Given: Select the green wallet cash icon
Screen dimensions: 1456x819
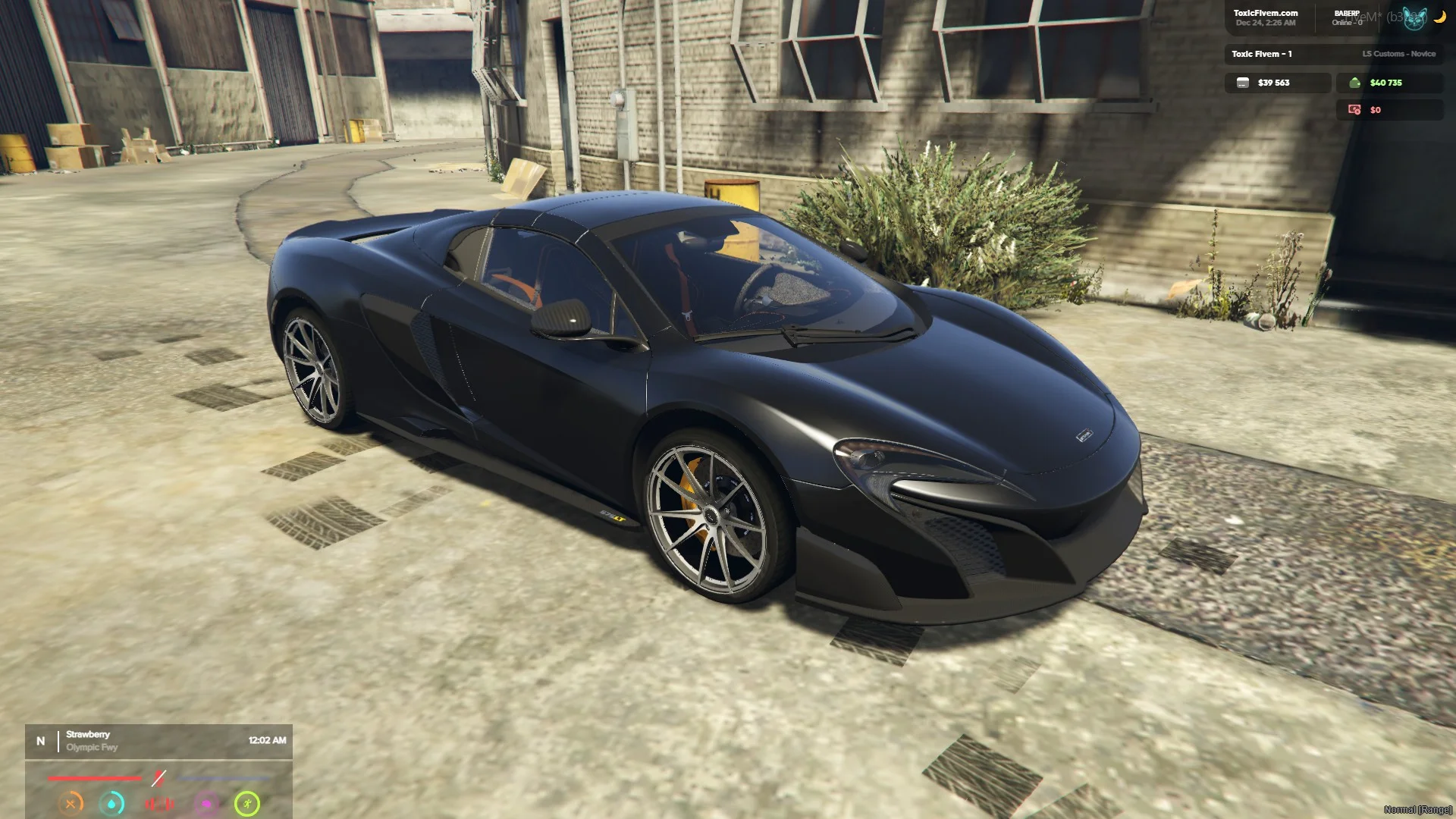Looking at the screenshot, I should click(x=1354, y=83).
